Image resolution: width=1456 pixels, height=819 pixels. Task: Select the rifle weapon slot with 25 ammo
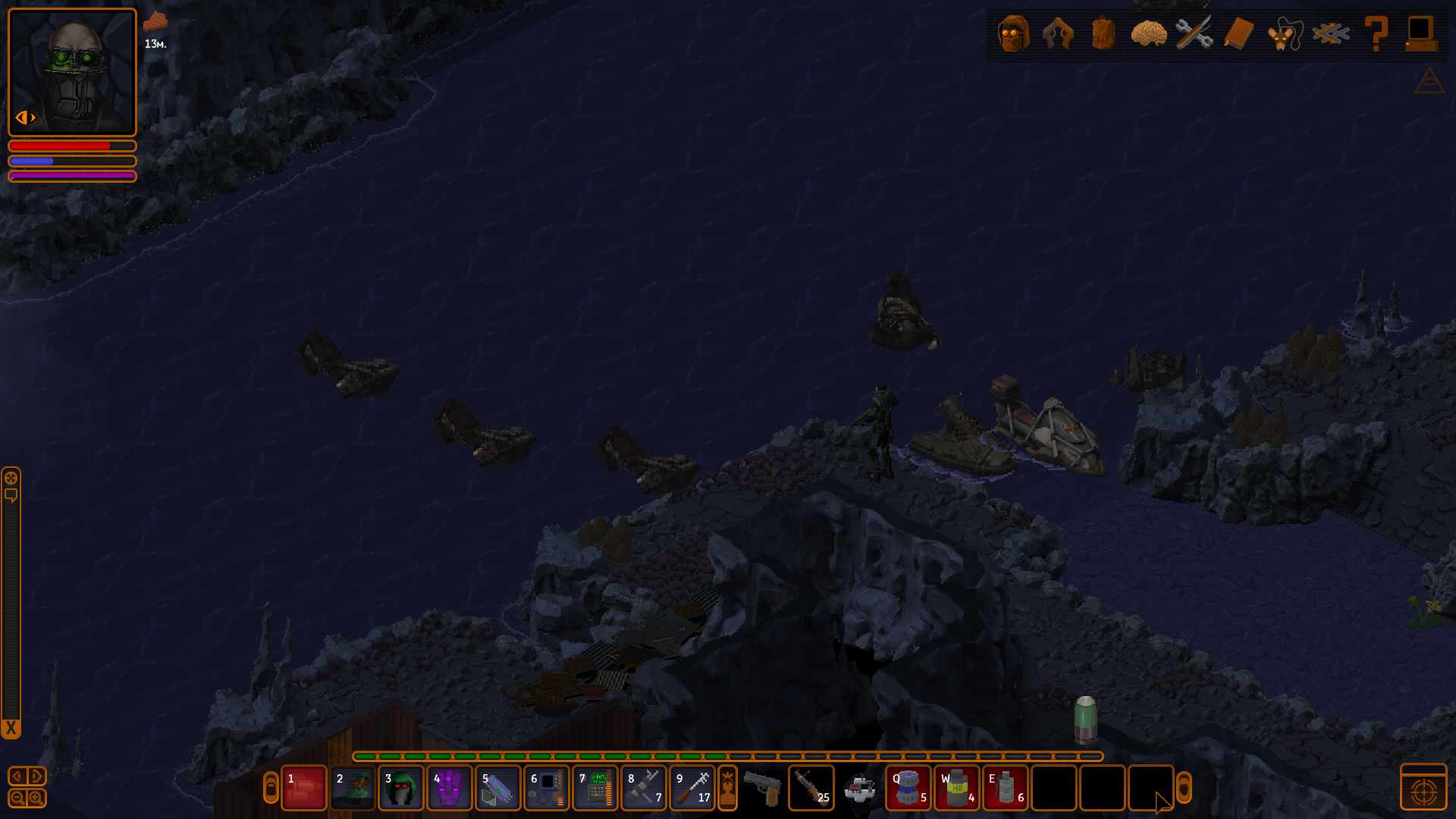(811, 789)
